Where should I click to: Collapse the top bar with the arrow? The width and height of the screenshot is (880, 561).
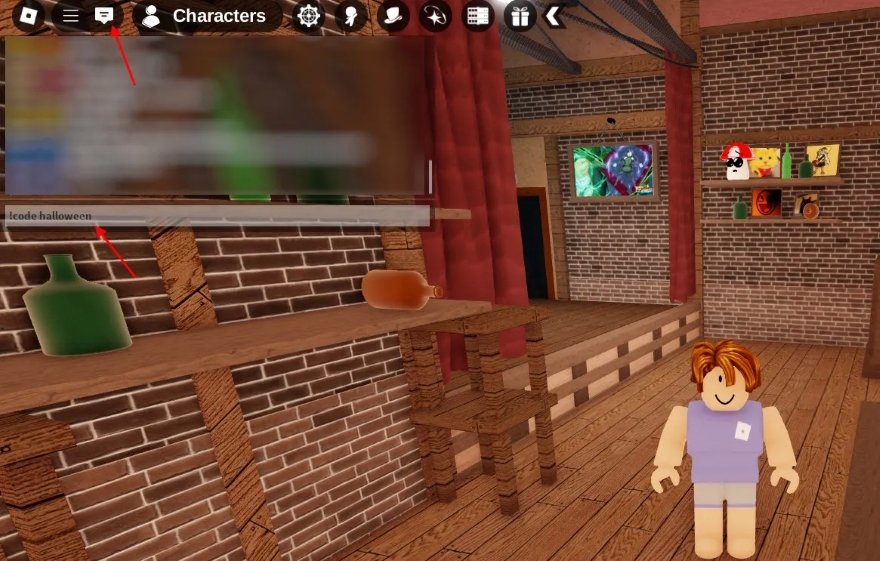(x=552, y=16)
